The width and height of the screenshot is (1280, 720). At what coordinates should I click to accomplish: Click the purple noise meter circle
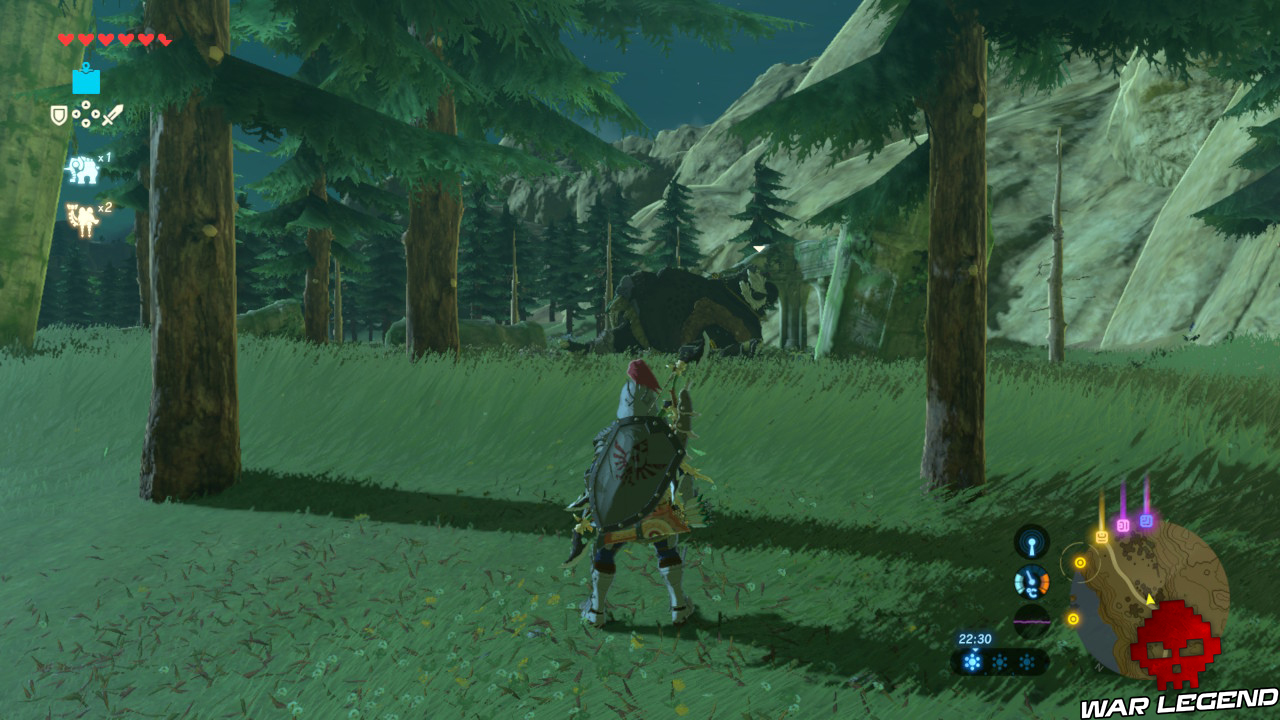tap(1031, 622)
